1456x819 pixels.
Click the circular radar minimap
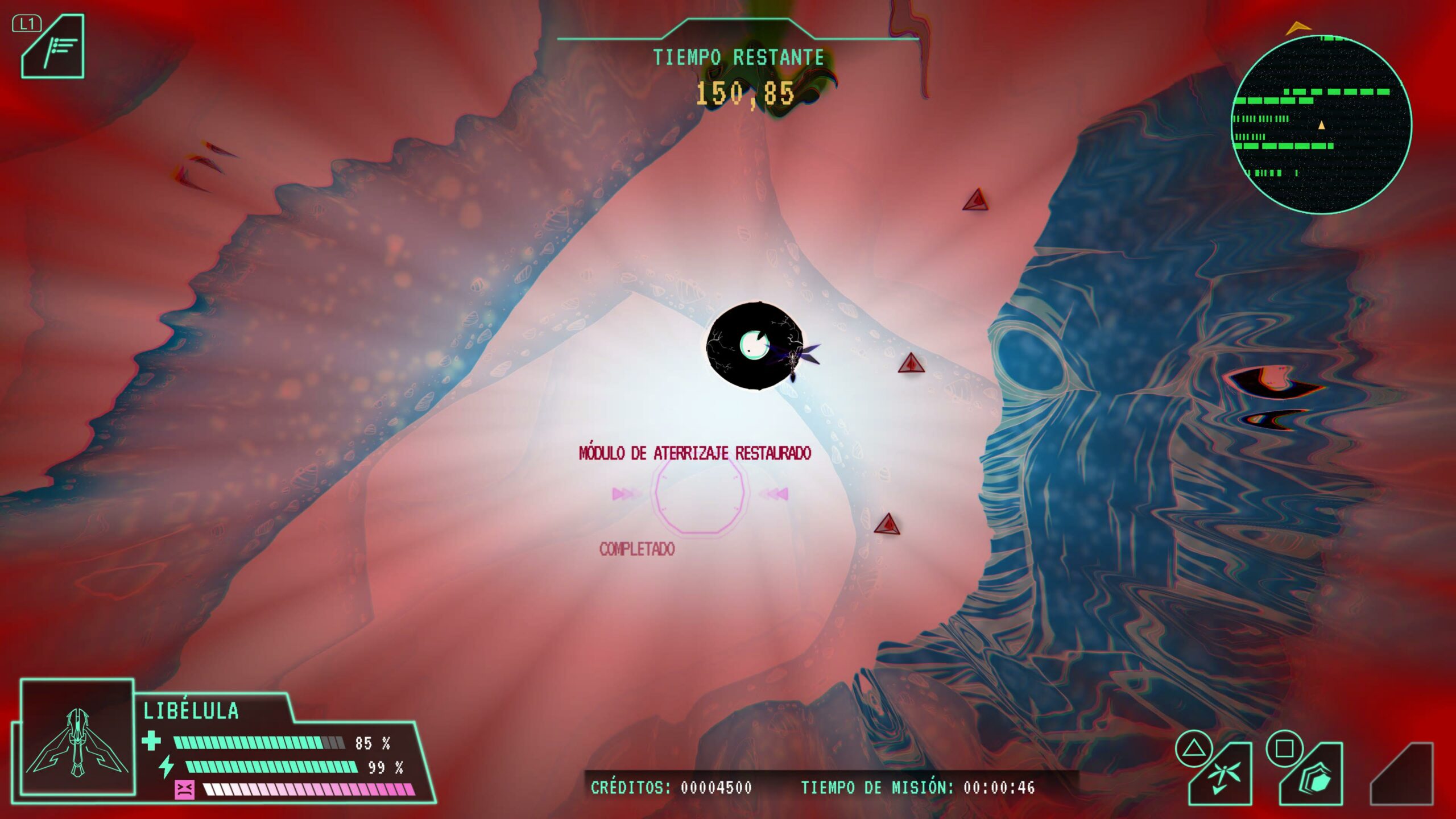[1321, 125]
